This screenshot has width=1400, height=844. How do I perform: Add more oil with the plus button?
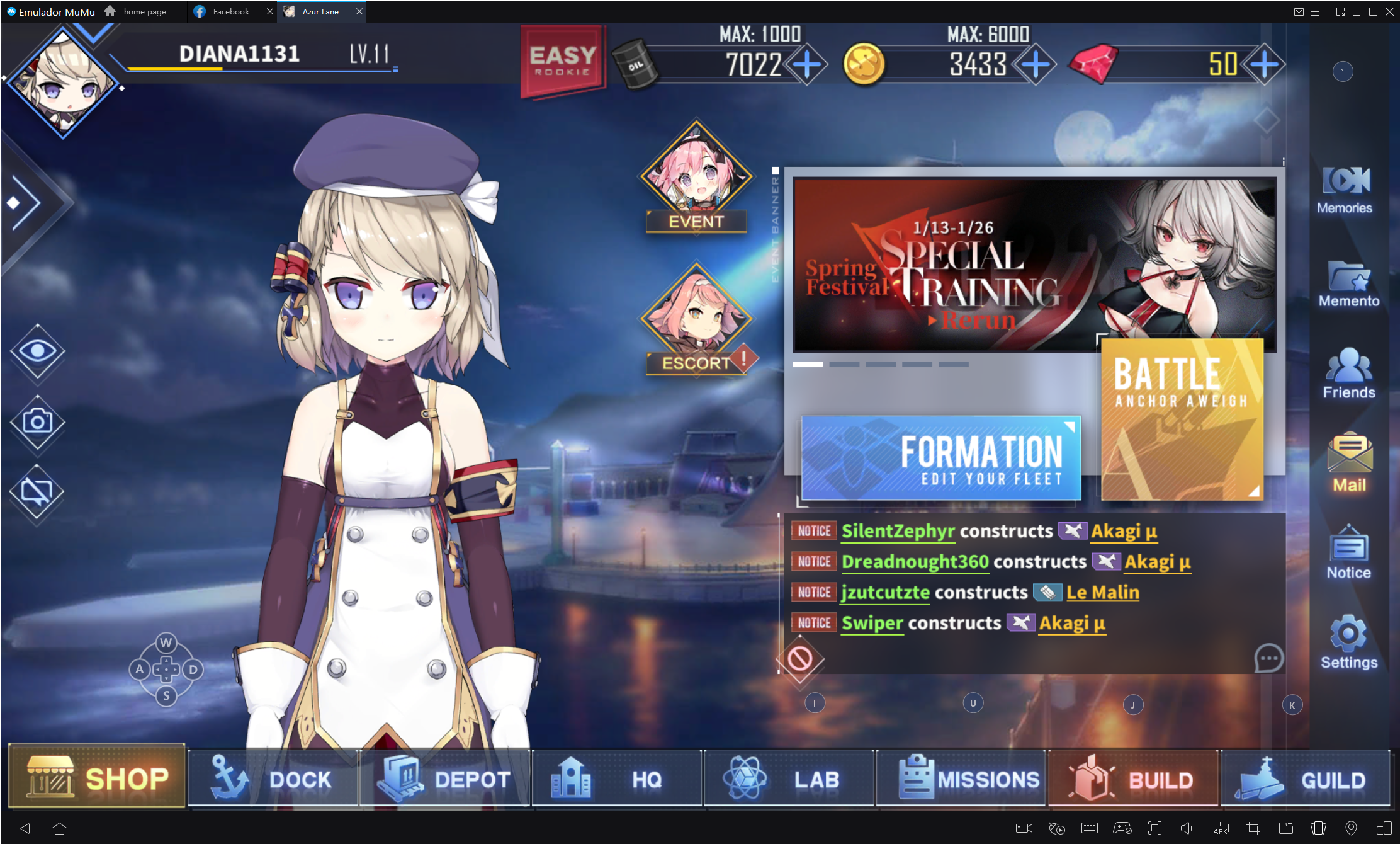[808, 64]
